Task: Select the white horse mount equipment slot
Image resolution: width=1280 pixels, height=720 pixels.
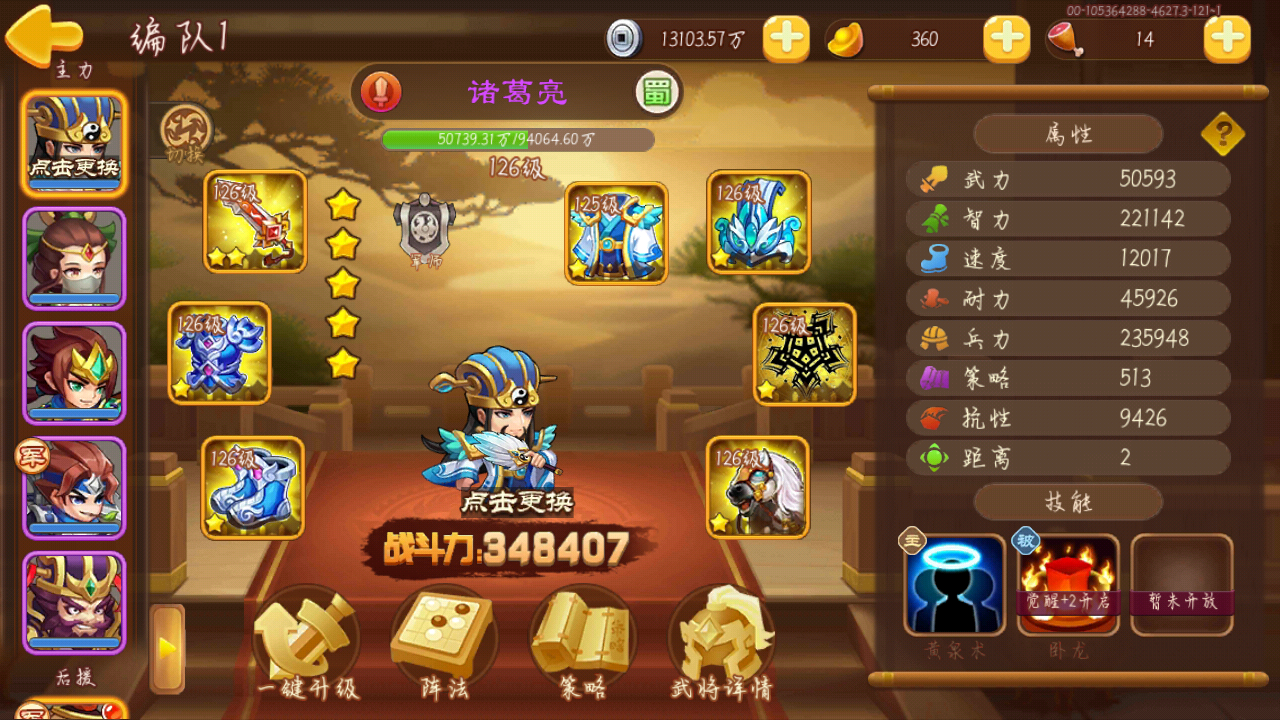Action: pyautogui.click(x=757, y=490)
